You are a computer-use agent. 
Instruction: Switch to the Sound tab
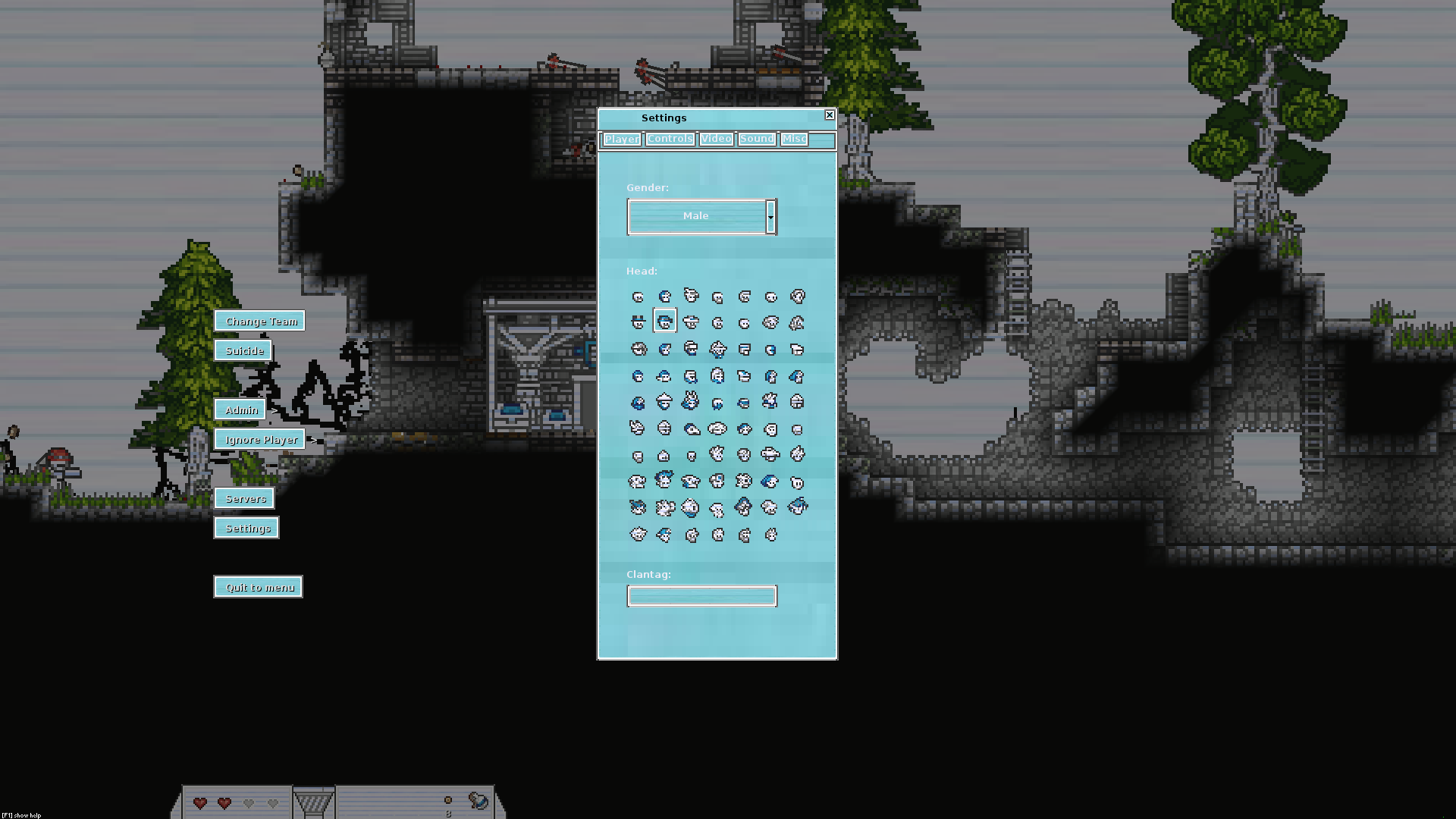(x=756, y=139)
